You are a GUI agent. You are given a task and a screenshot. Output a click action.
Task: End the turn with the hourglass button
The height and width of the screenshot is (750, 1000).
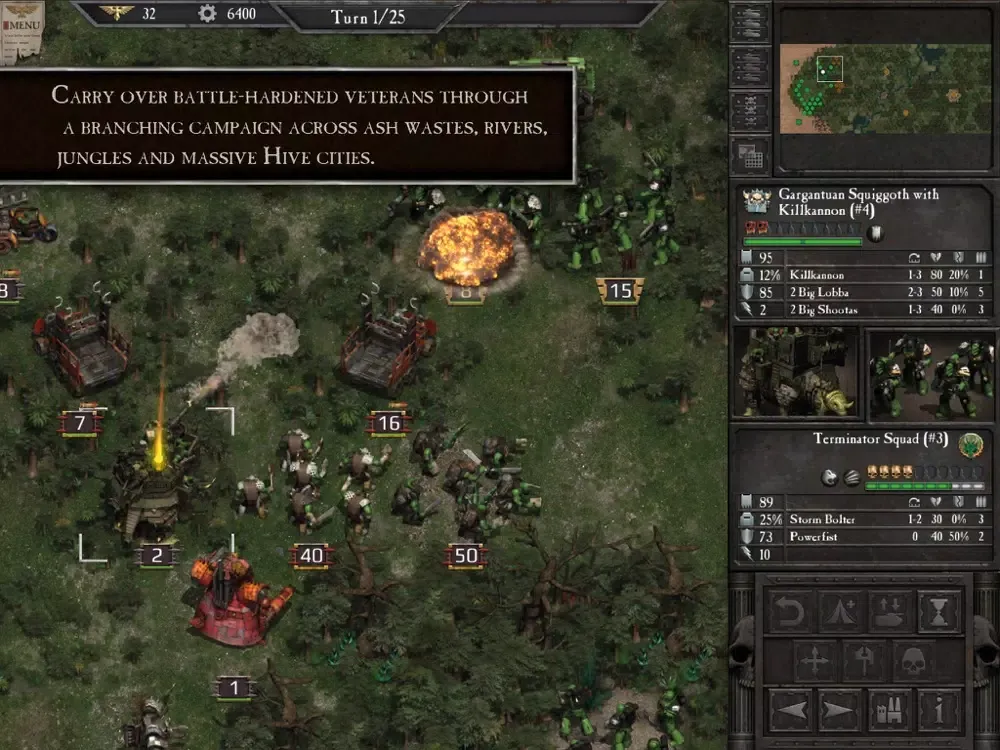pos(939,611)
